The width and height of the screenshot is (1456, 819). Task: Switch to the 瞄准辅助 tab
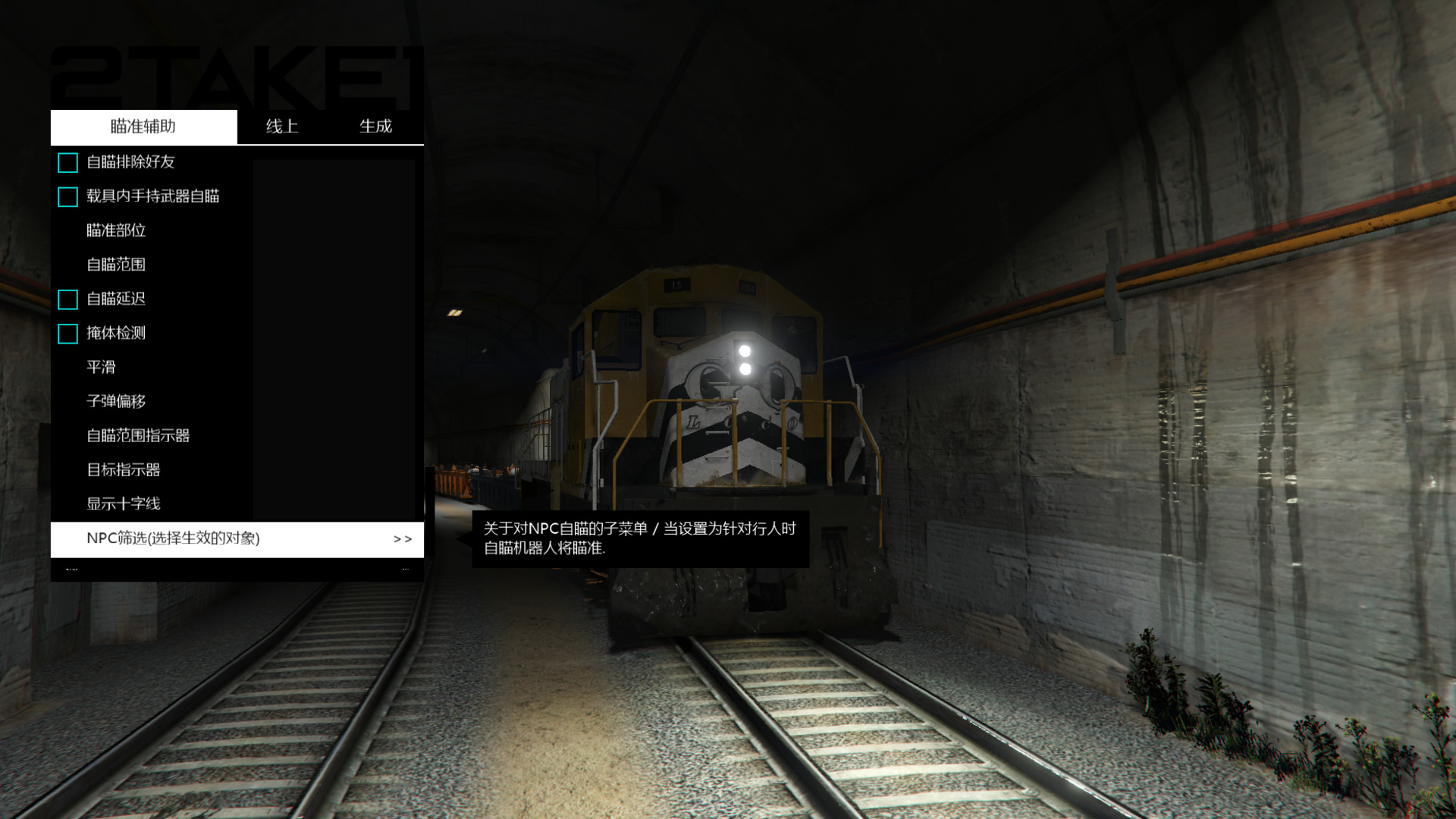[143, 127]
